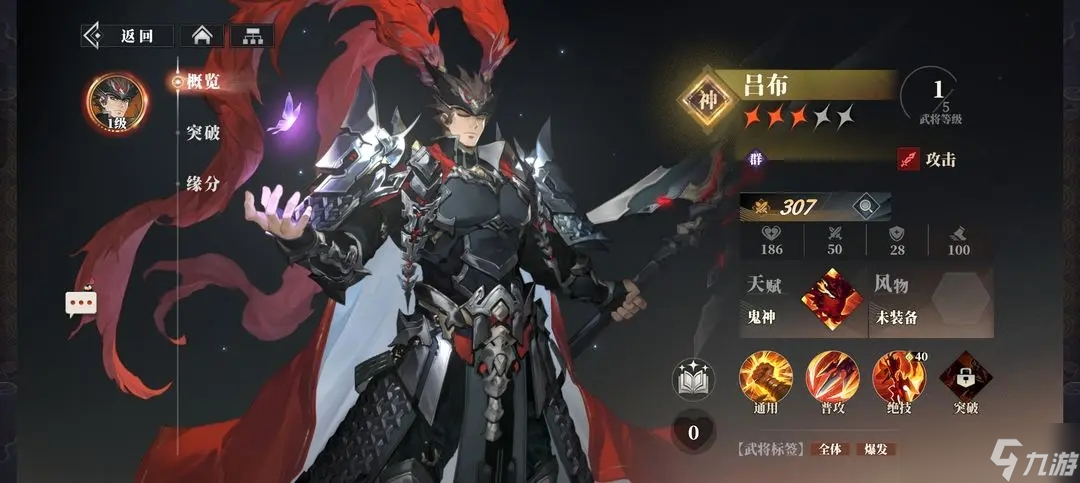The height and width of the screenshot is (483, 1080).
Task: Tap the 群 faction badge
Action: tap(757, 157)
